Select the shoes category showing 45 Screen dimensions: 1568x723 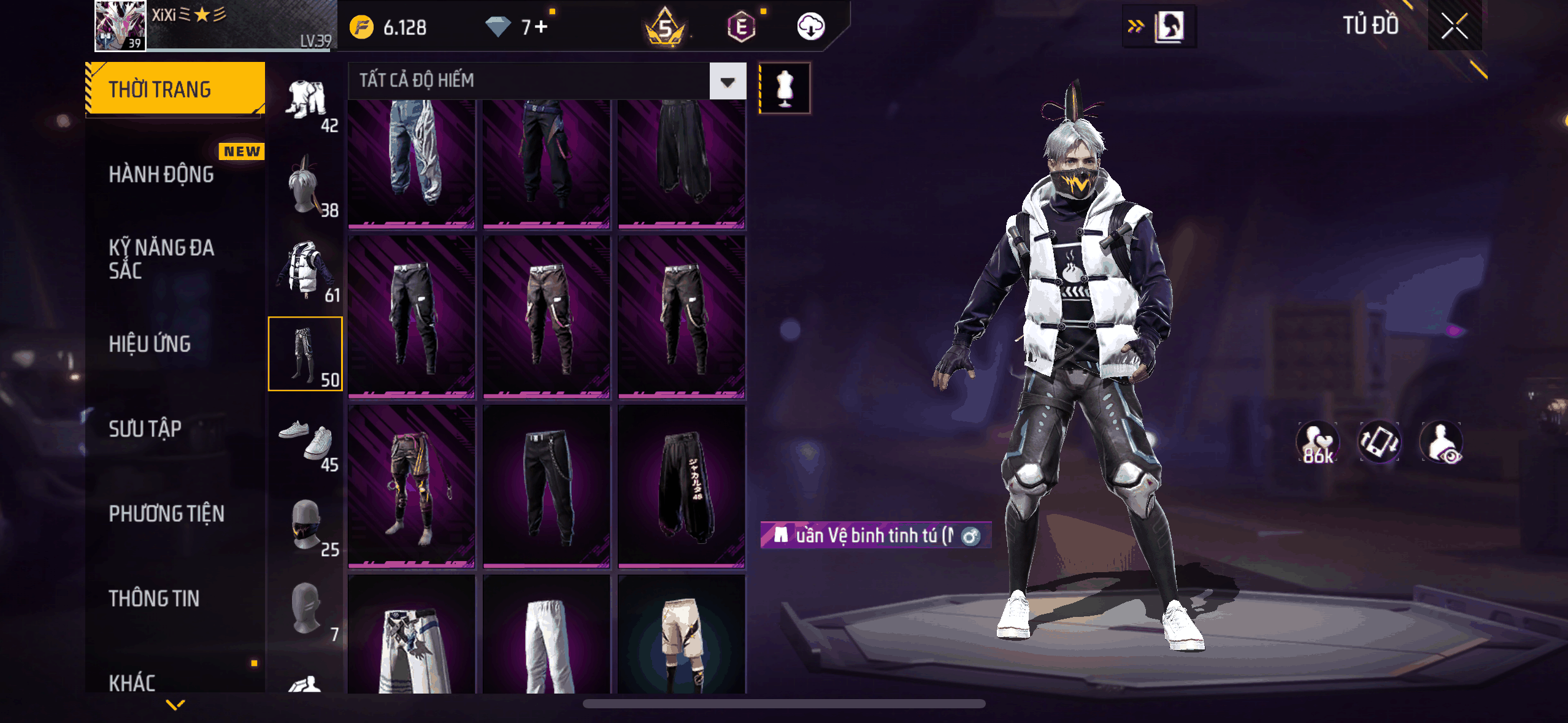tap(306, 440)
